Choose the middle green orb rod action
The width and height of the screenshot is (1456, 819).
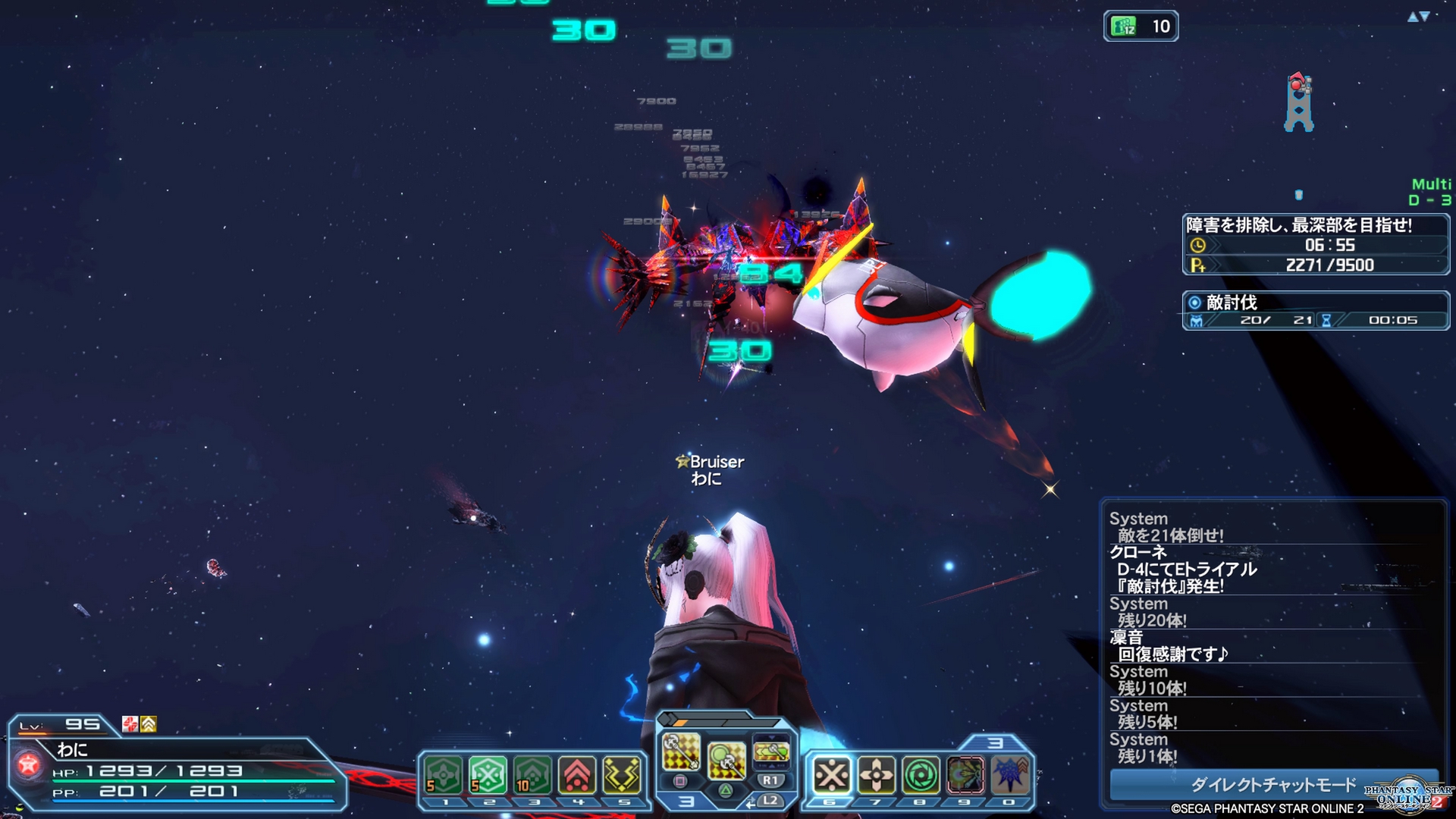[x=726, y=760]
